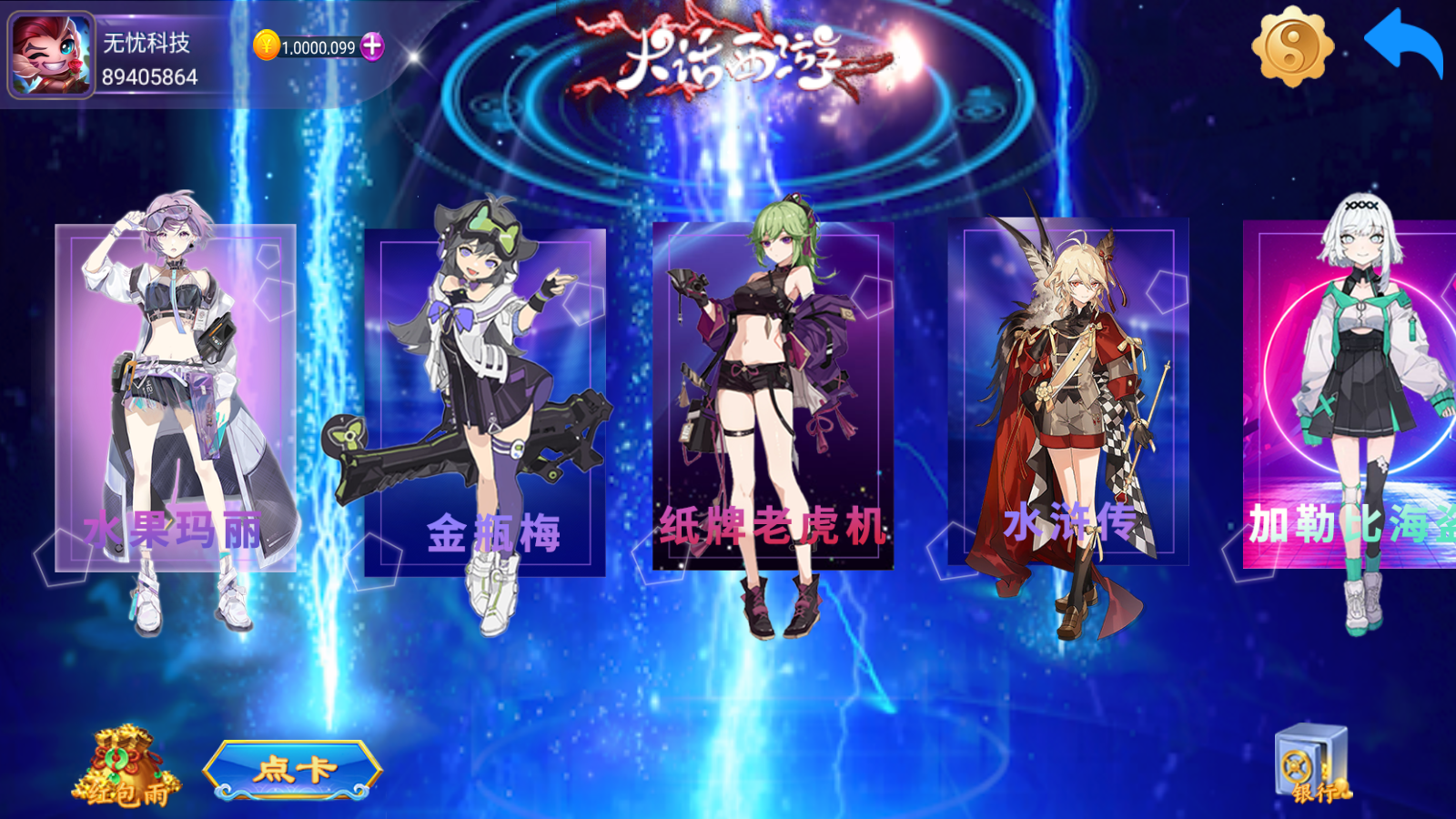Tap the 点卡 button
Image resolution: width=1456 pixels, height=819 pixels.
point(293,770)
